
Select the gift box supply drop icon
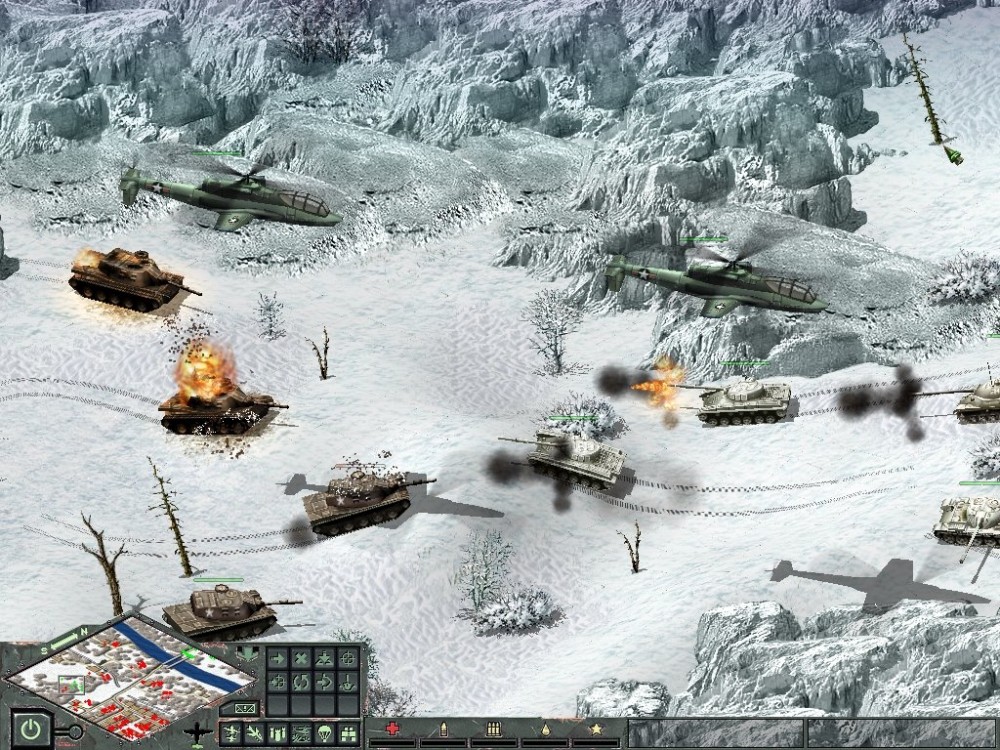tap(349, 733)
